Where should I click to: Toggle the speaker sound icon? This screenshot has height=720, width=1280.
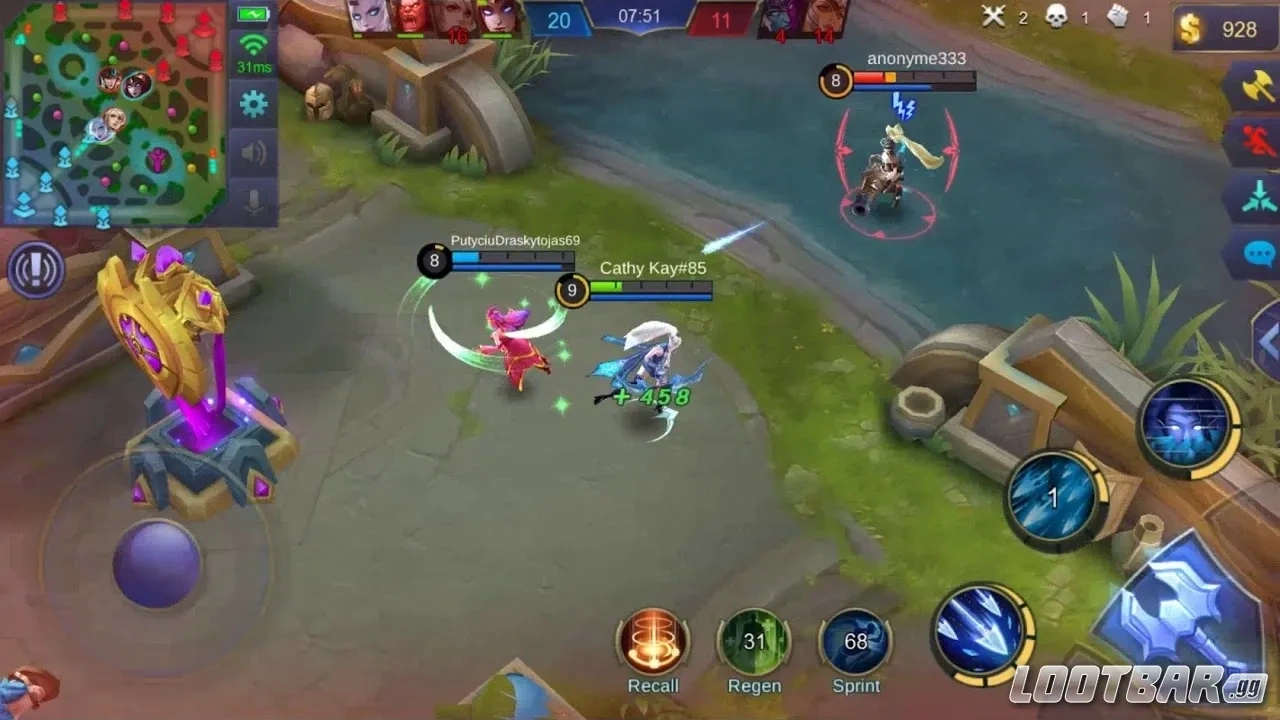pos(254,153)
